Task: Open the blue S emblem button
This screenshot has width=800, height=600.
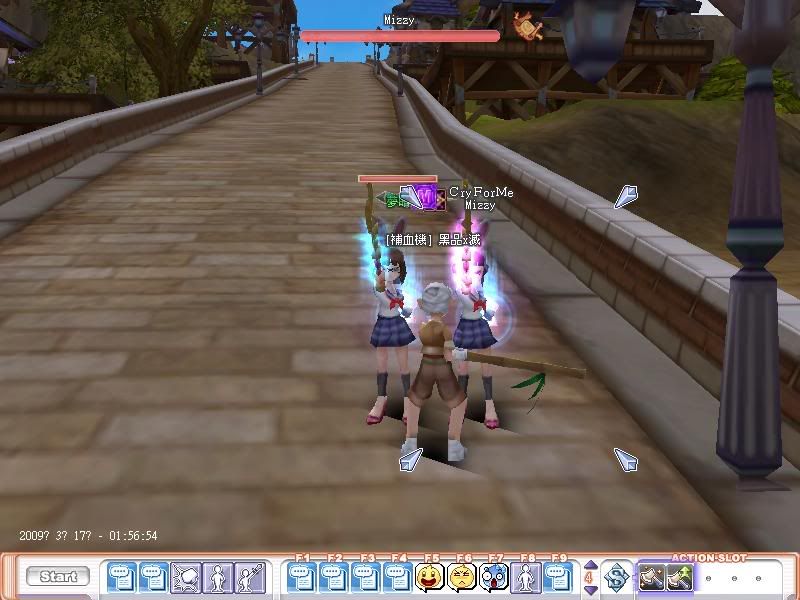Action: (x=617, y=577)
